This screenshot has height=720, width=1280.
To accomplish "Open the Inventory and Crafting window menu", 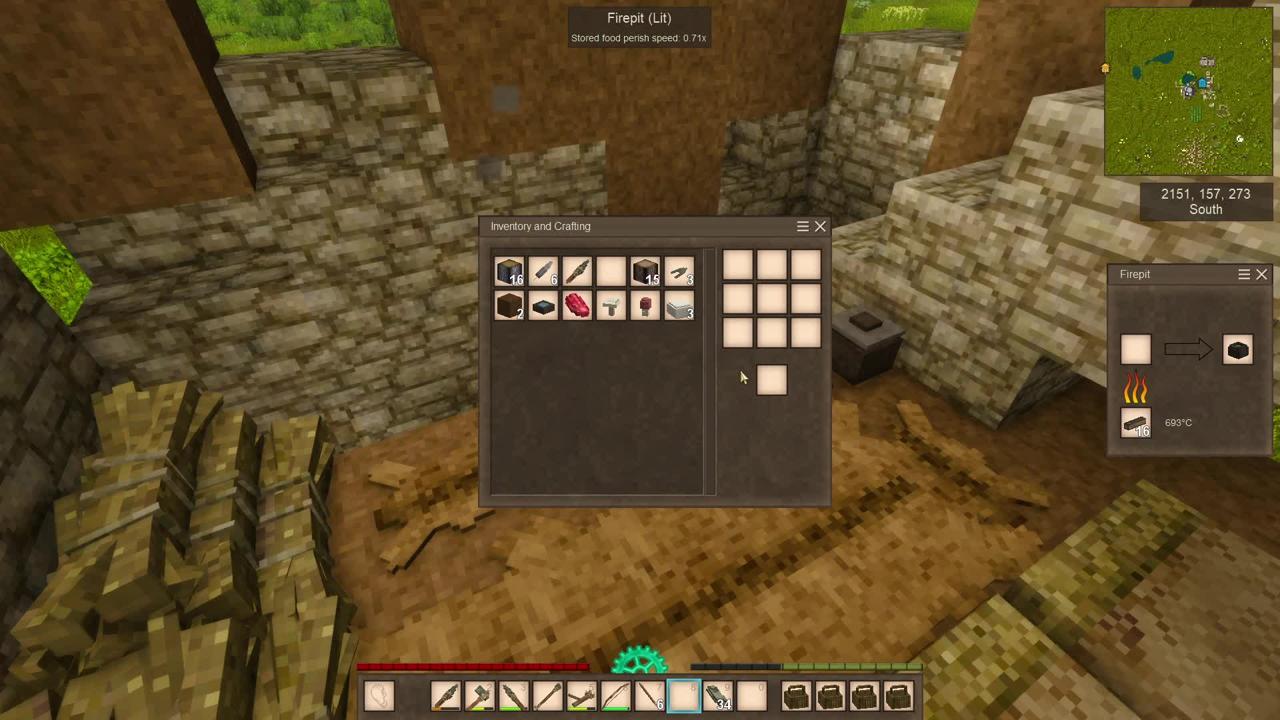I will tap(802, 227).
